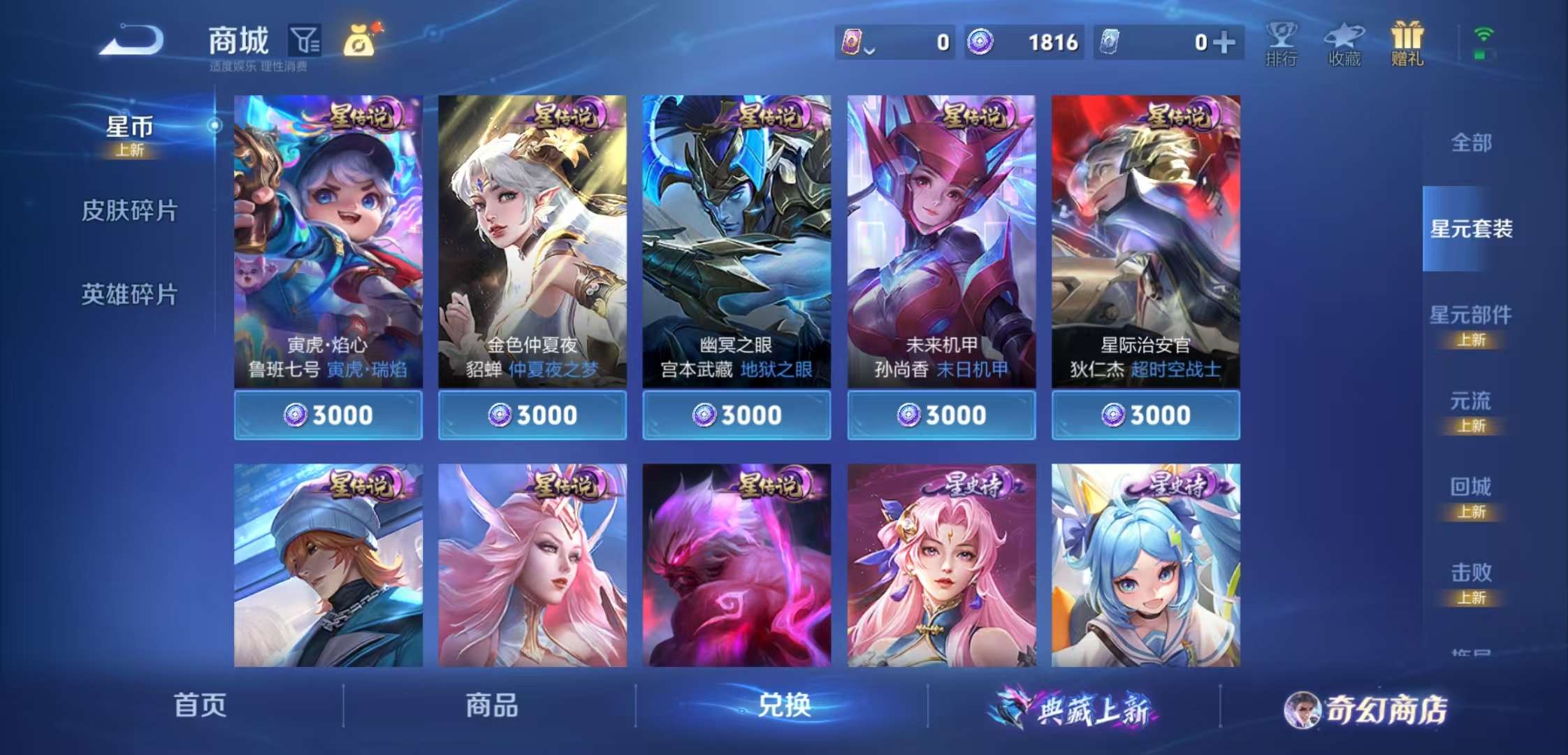Viewport: 1568px width, 755px height.
Task: Purchase 鲁班七号 skin for 3000 star coins
Action: pos(329,415)
